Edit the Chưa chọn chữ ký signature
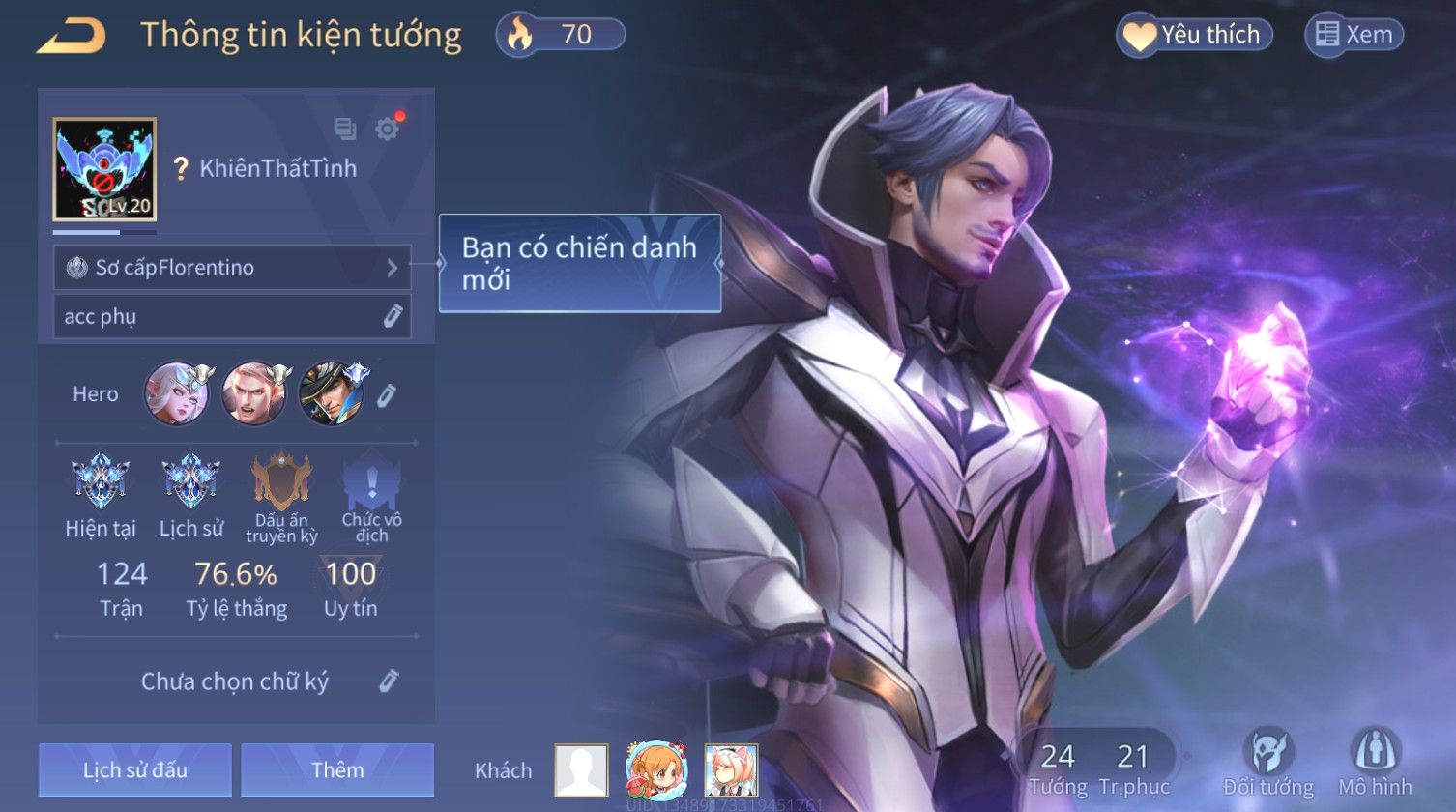 tap(388, 681)
